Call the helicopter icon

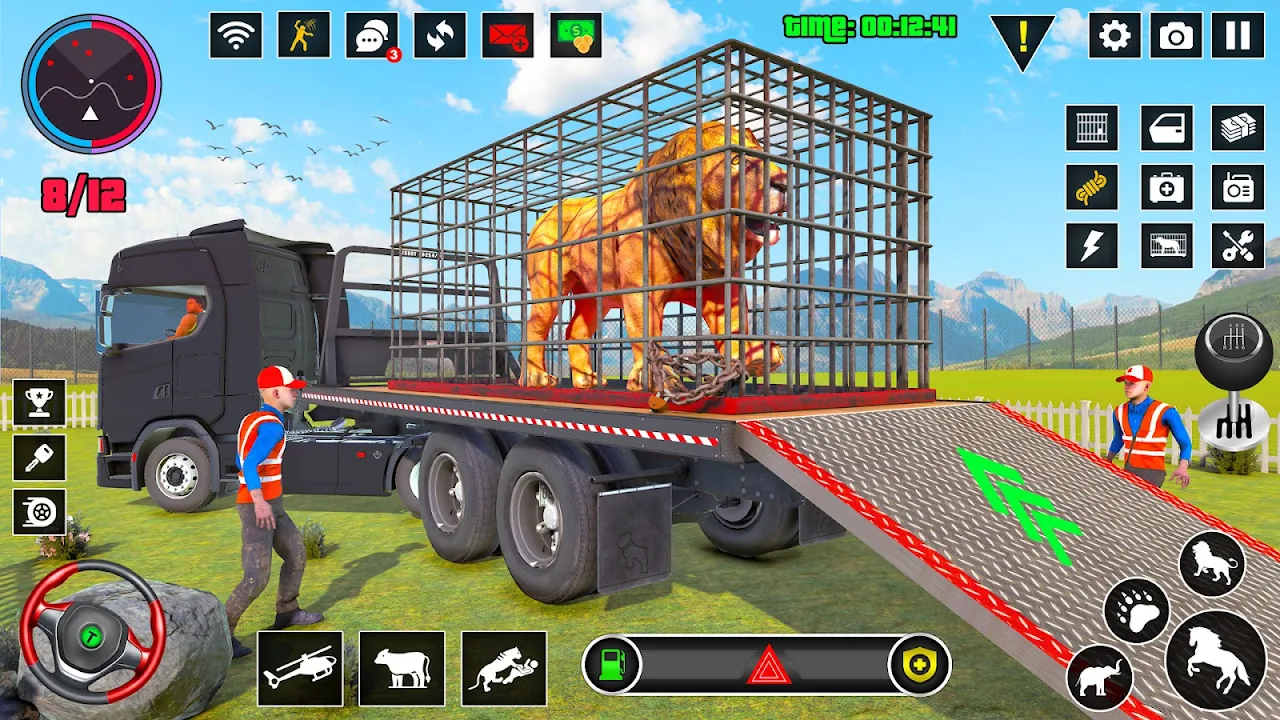(300, 668)
